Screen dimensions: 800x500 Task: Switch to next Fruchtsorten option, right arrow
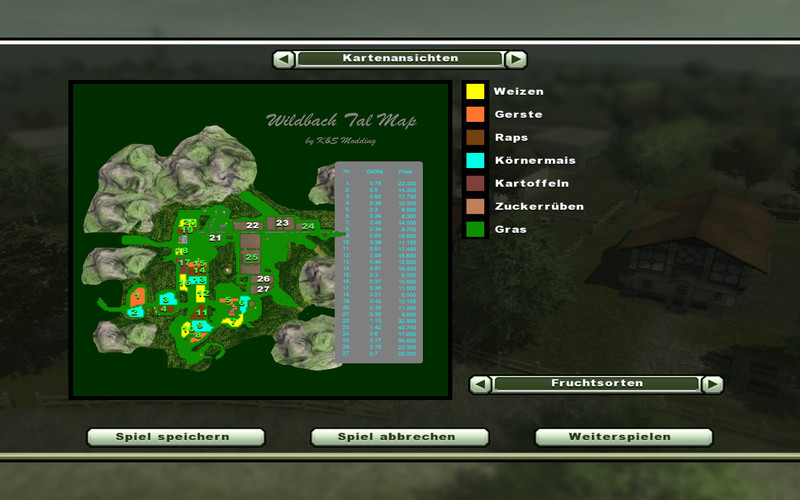[x=711, y=384]
